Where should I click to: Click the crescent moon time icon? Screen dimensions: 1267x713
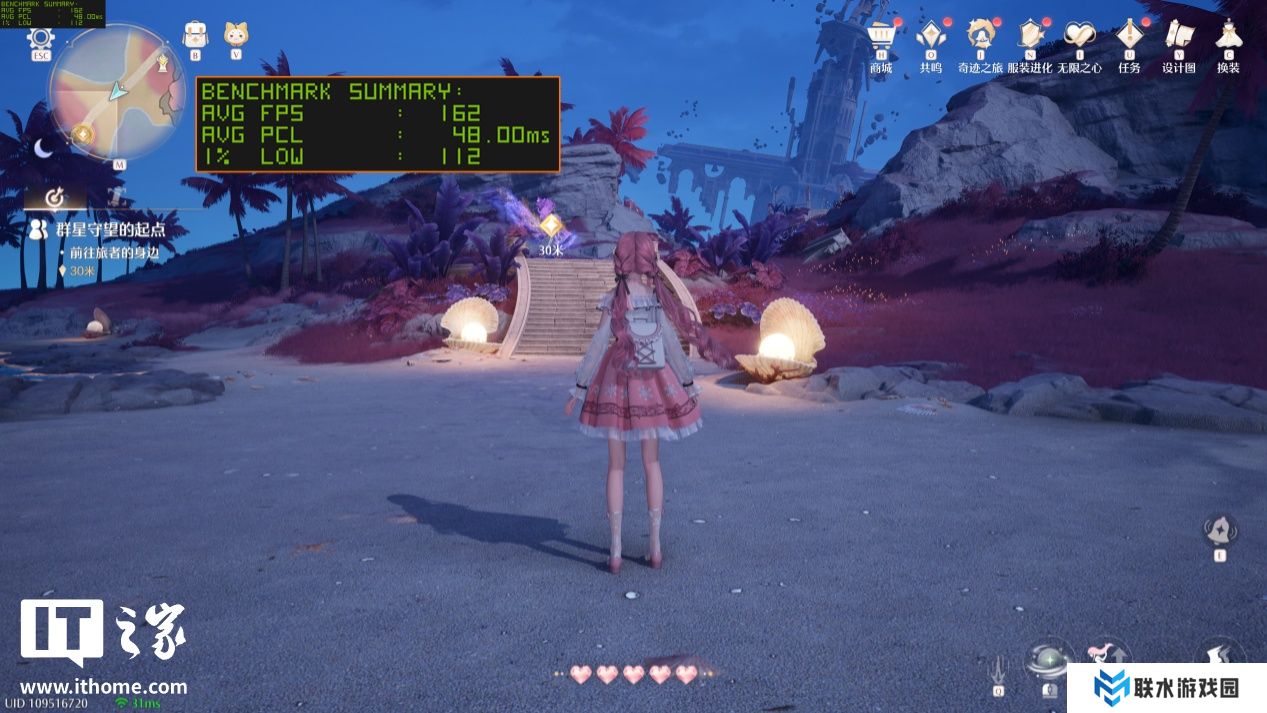pos(44,148)
